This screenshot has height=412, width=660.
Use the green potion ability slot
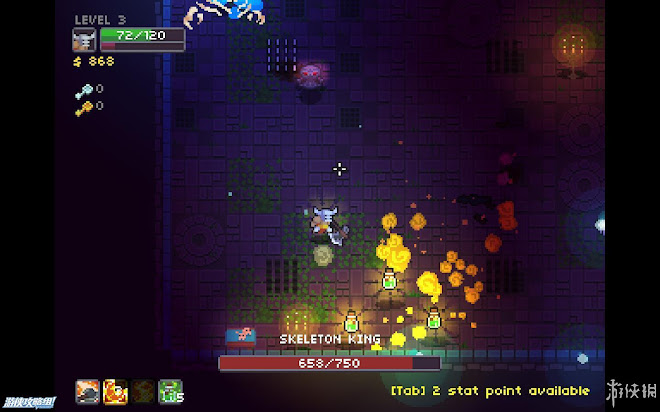[172, 392]
